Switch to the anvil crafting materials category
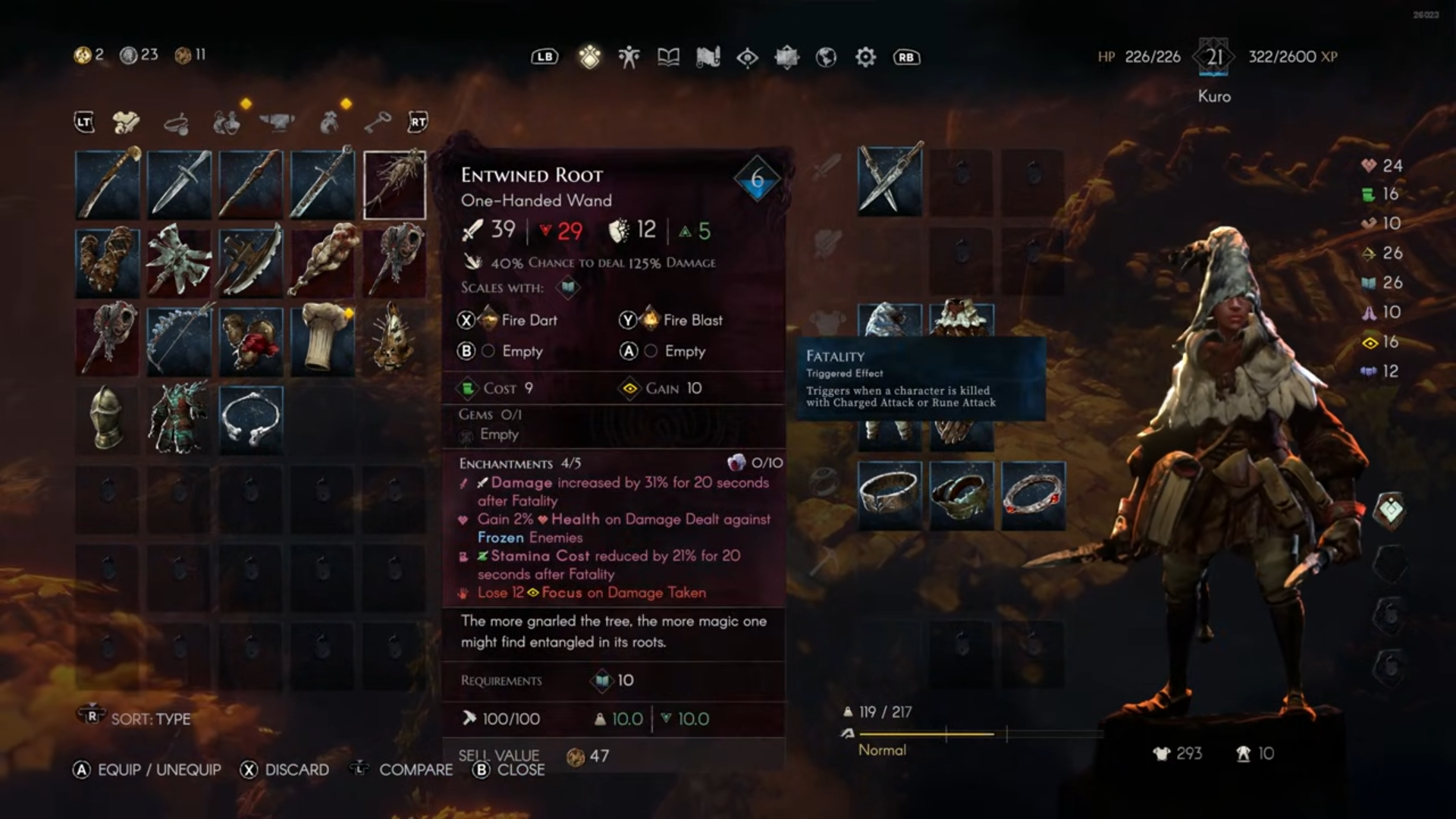This screenshot has height=819, width=1456. (277, 122)
